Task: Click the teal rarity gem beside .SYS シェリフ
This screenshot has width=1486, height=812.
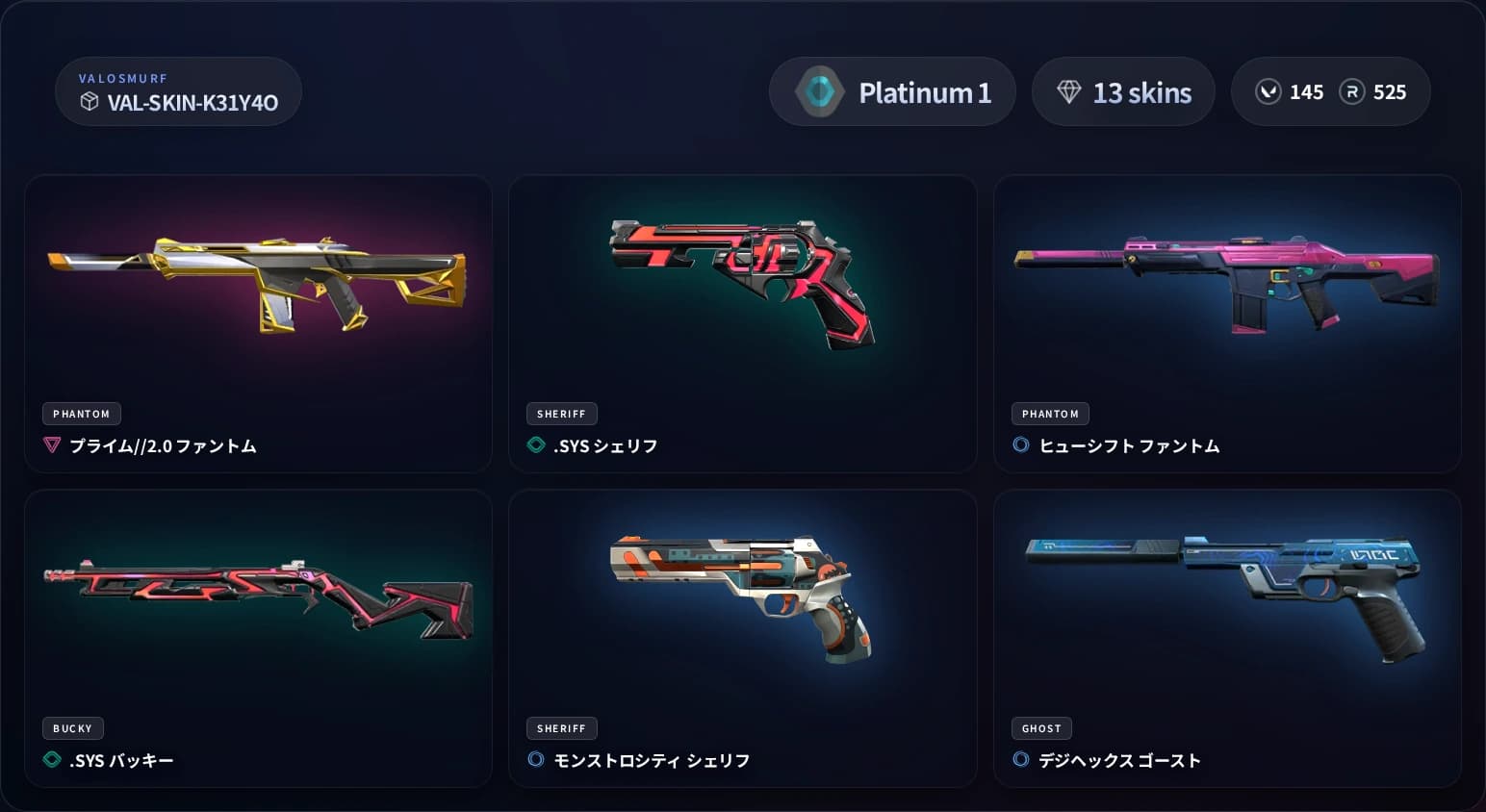Action: point(535,445)
